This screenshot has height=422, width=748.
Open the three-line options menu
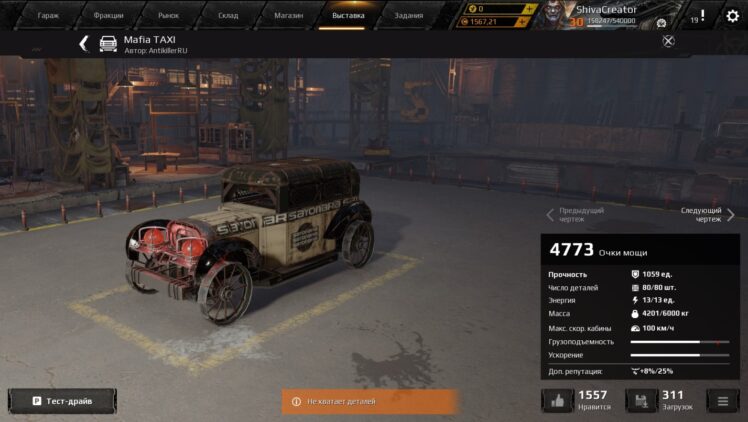[x=721, y=401]
